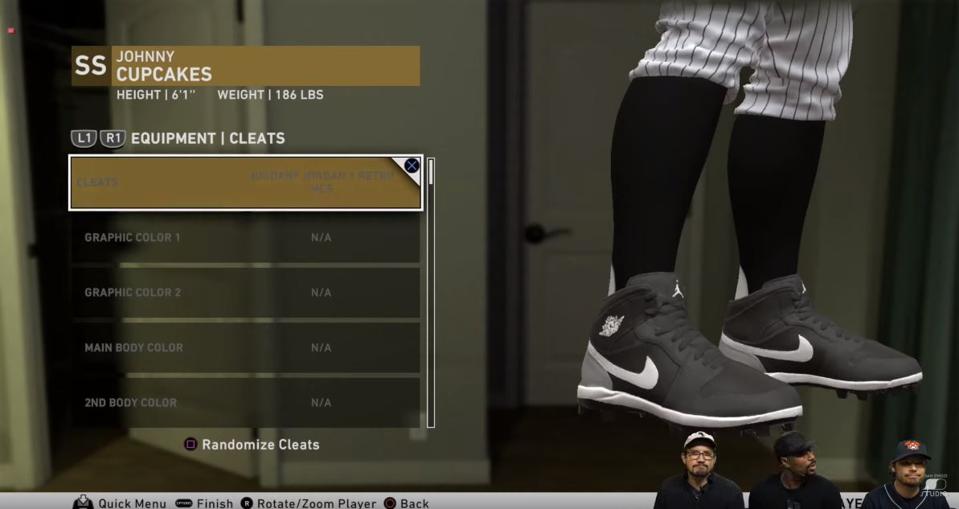
Task: Click the equipment list scrollbar
Action: click(x=431, y=292)
